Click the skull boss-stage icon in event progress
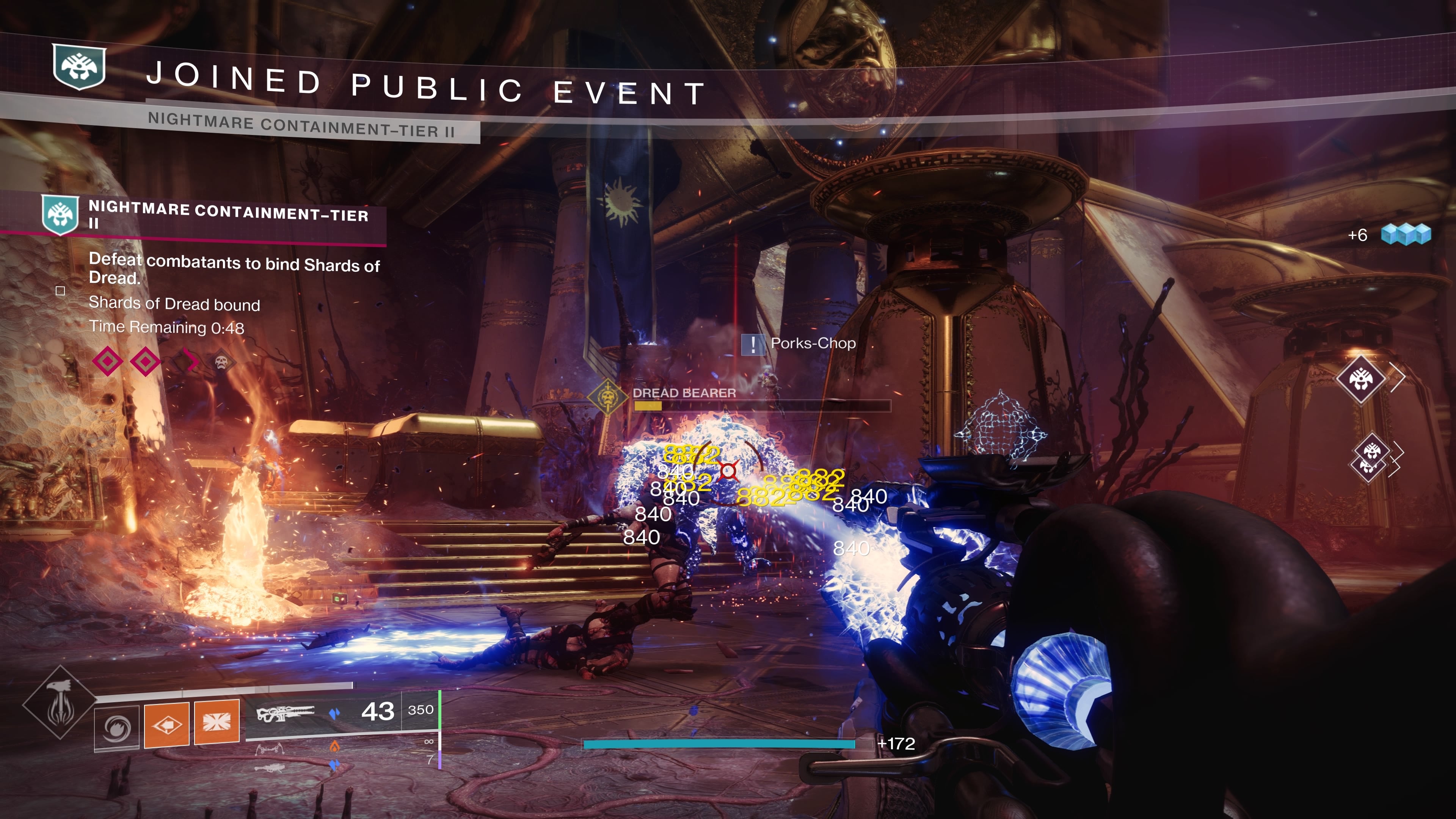 pyautogui.click(x=221, y=361)
